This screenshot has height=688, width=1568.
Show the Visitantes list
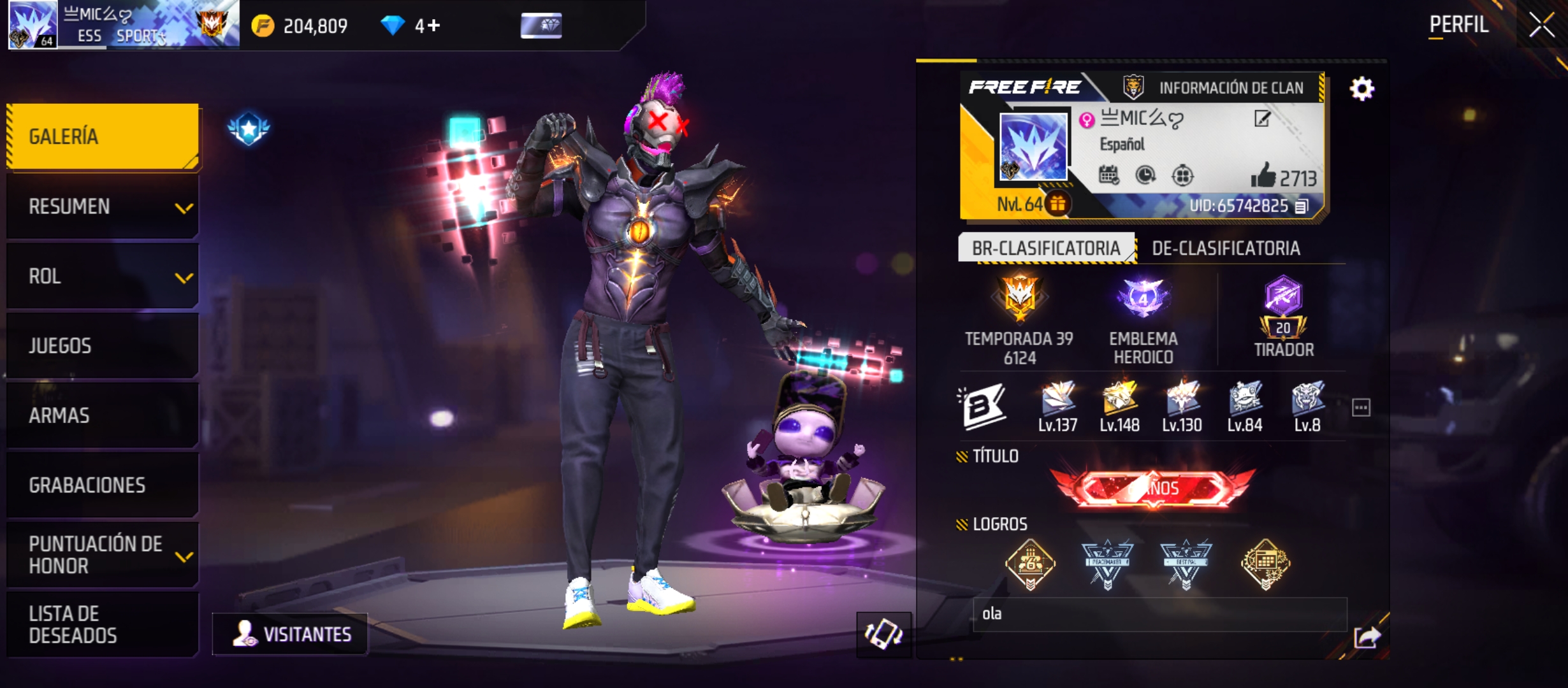click(291, 634)
